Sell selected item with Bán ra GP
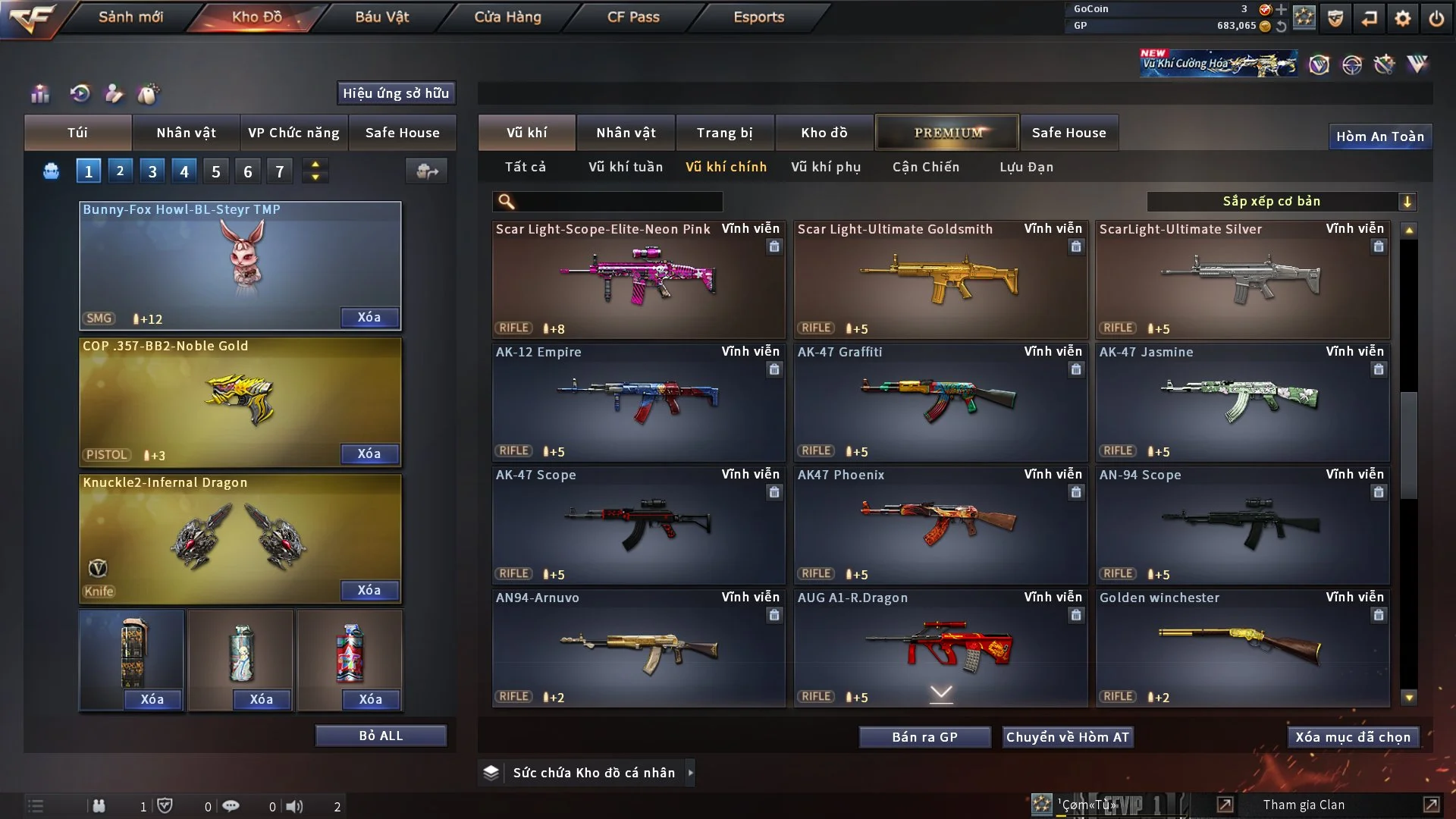 click(924, 737)
